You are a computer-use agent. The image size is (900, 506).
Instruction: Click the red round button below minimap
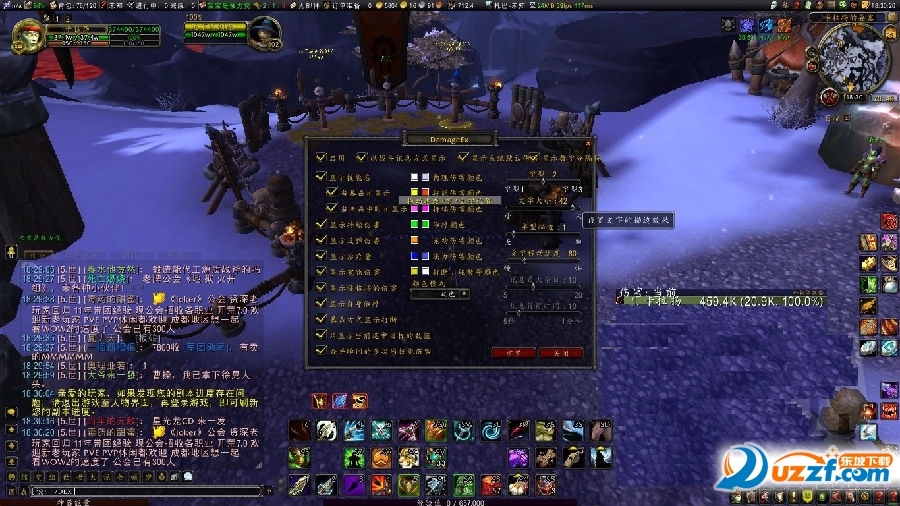(829, 97)
